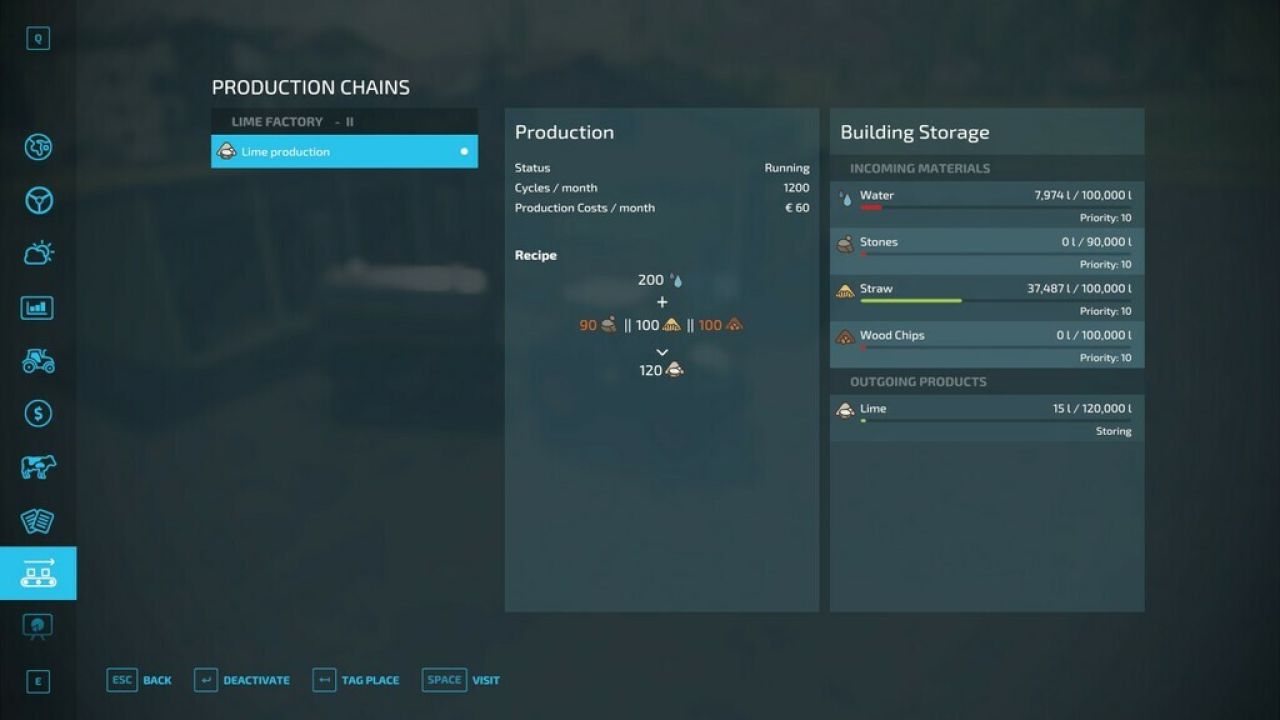Open the animals cow icon
Viewport: 1280px width, 720px height.
click(38, 466)
